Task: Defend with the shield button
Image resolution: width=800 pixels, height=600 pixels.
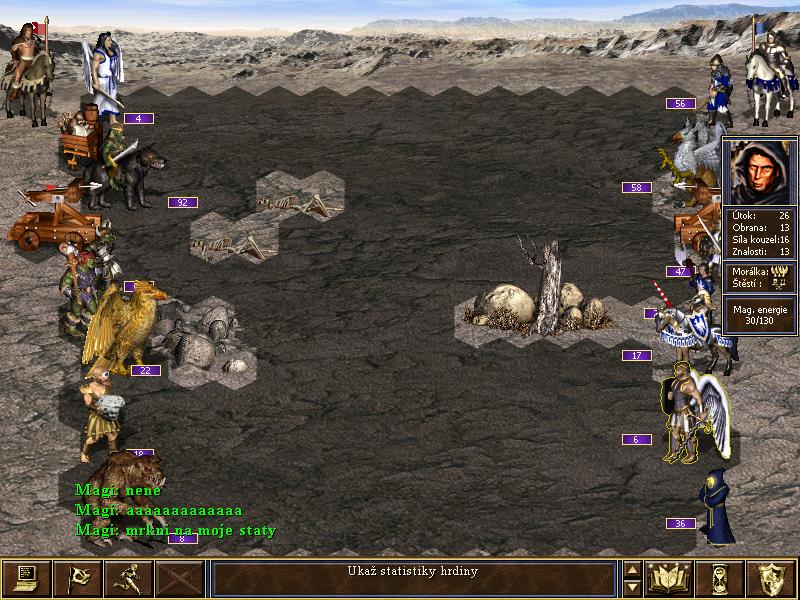Action: point(773,578)
